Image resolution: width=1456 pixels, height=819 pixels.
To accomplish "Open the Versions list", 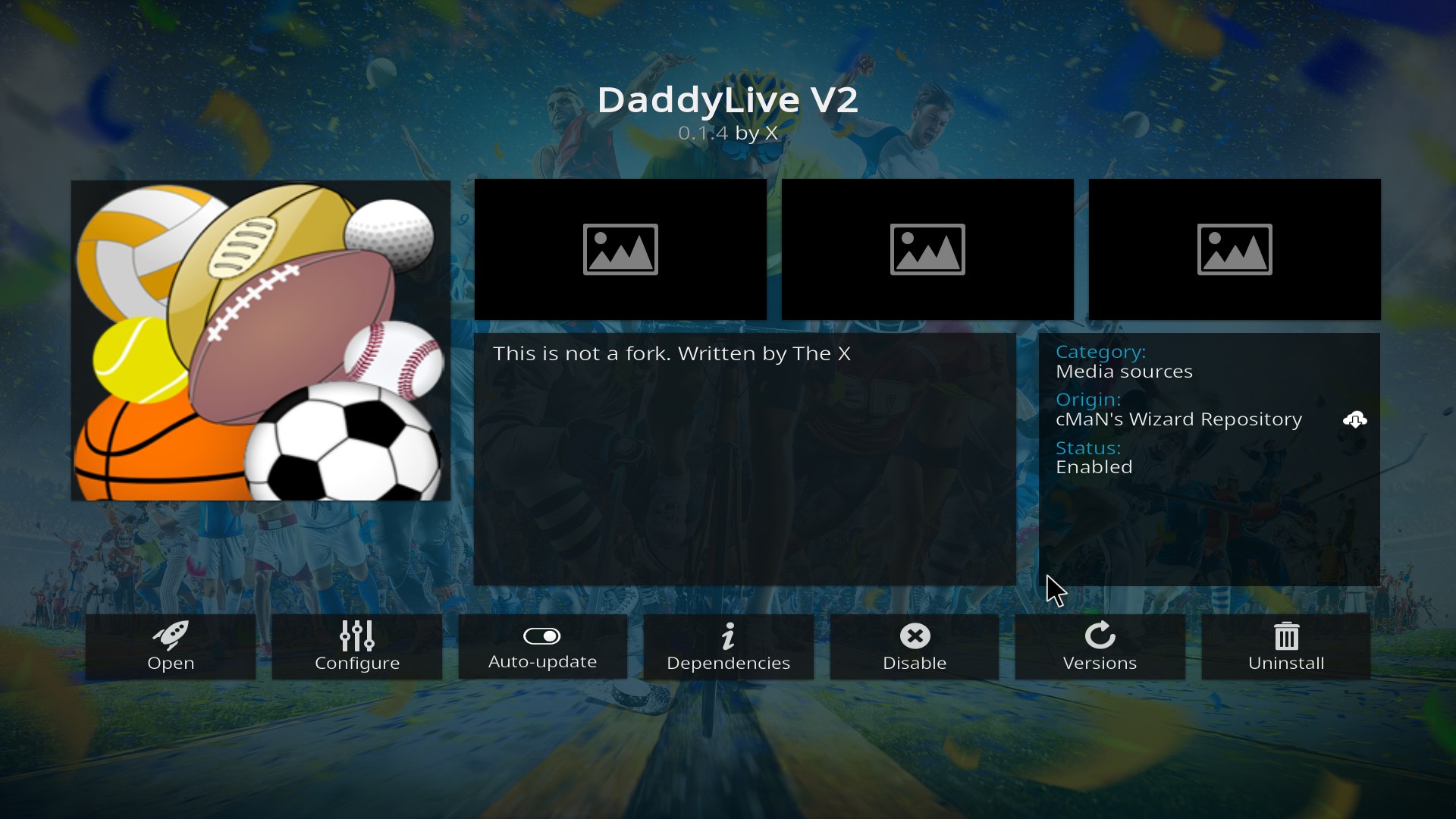I will click(x=1100, y=647).
